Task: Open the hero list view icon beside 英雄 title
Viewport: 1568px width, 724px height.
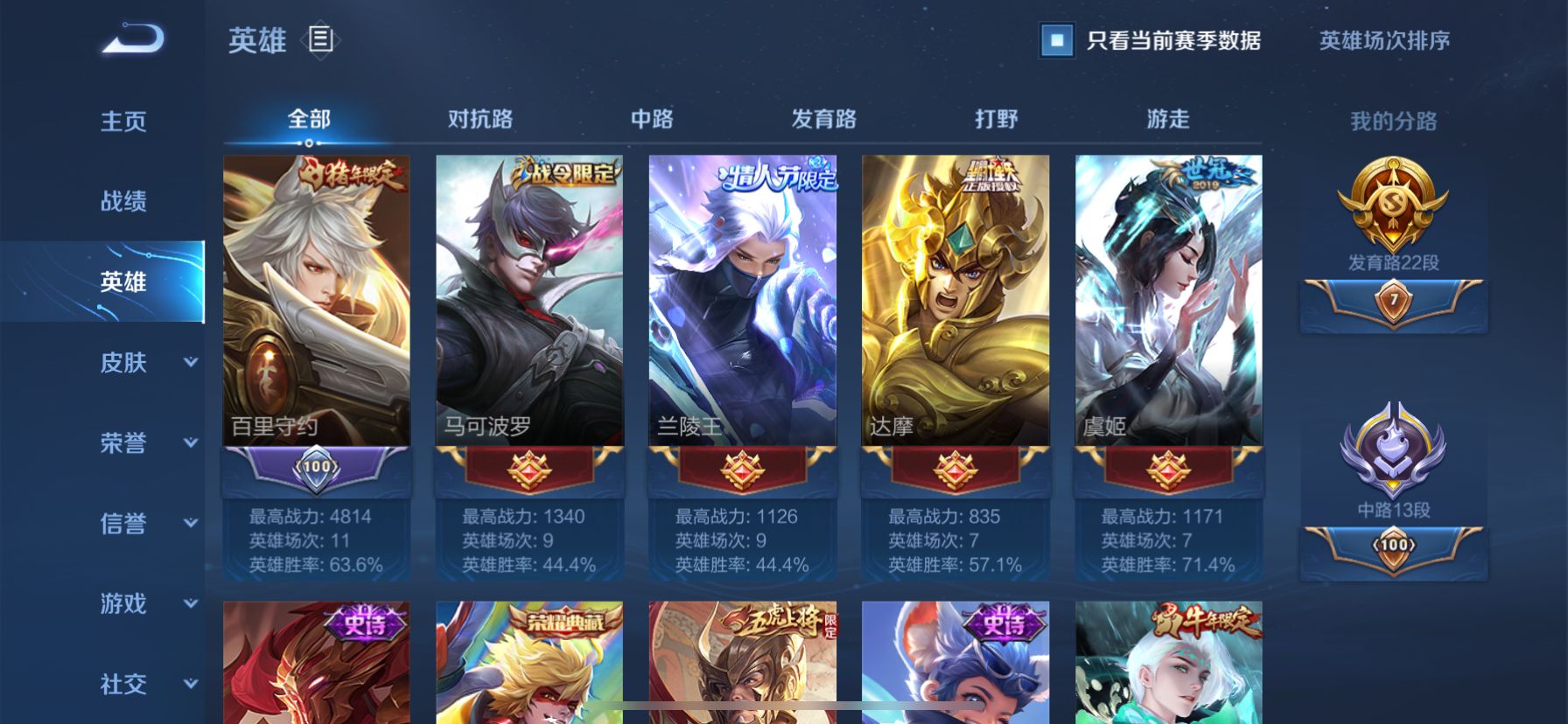Action: click(322, 39)
